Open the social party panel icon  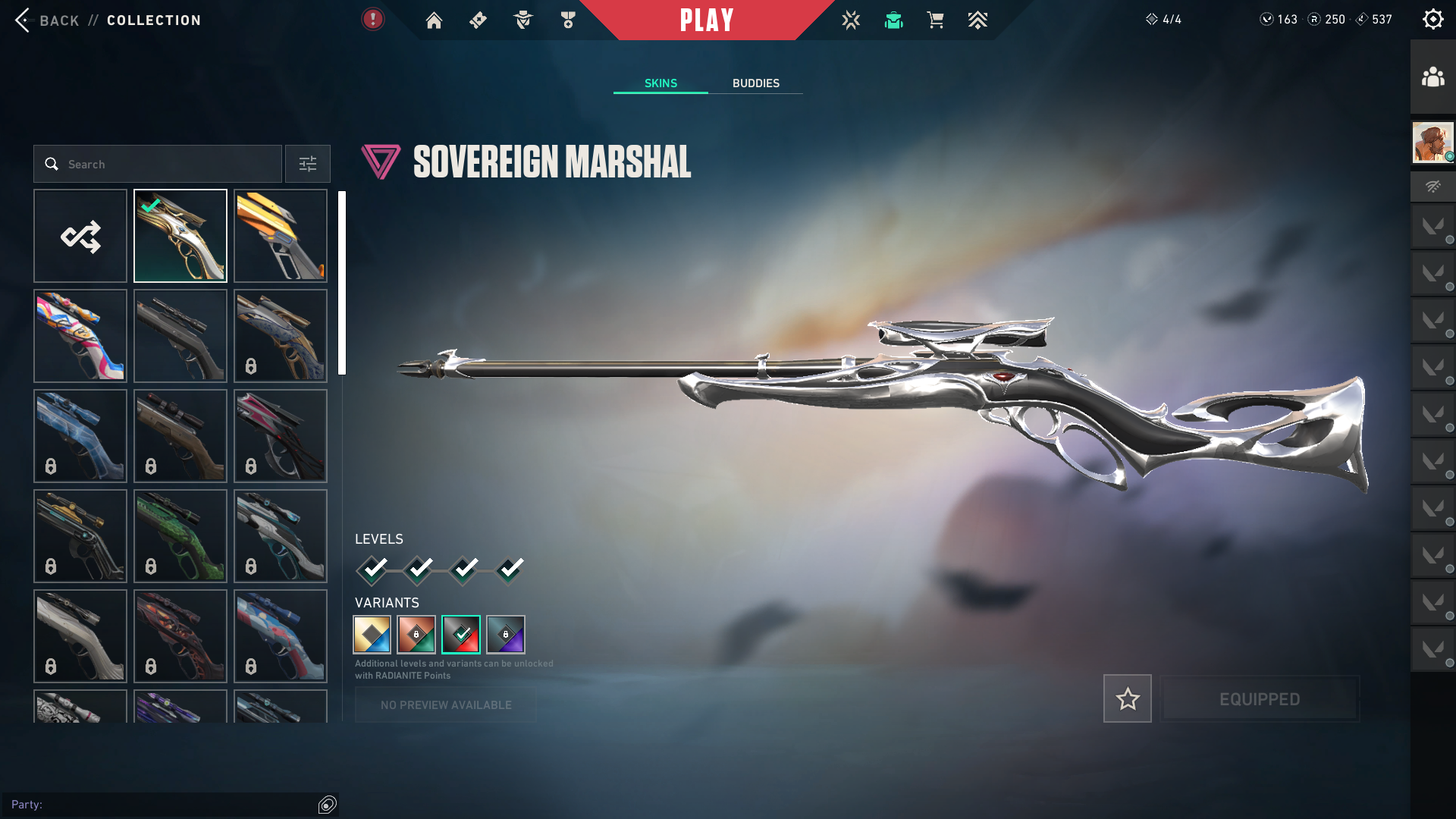click(x=1432, y=77)
